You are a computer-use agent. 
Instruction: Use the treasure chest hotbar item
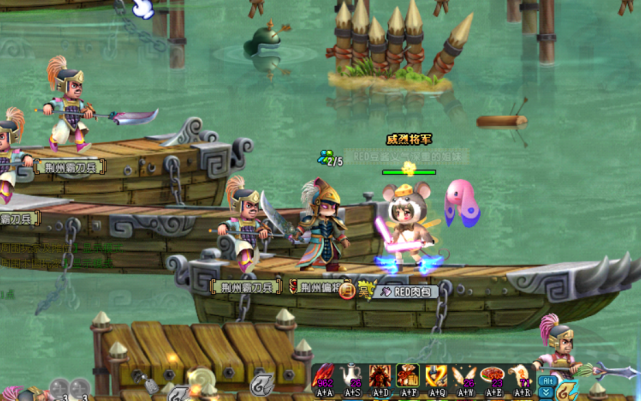(x=409, y=377)
